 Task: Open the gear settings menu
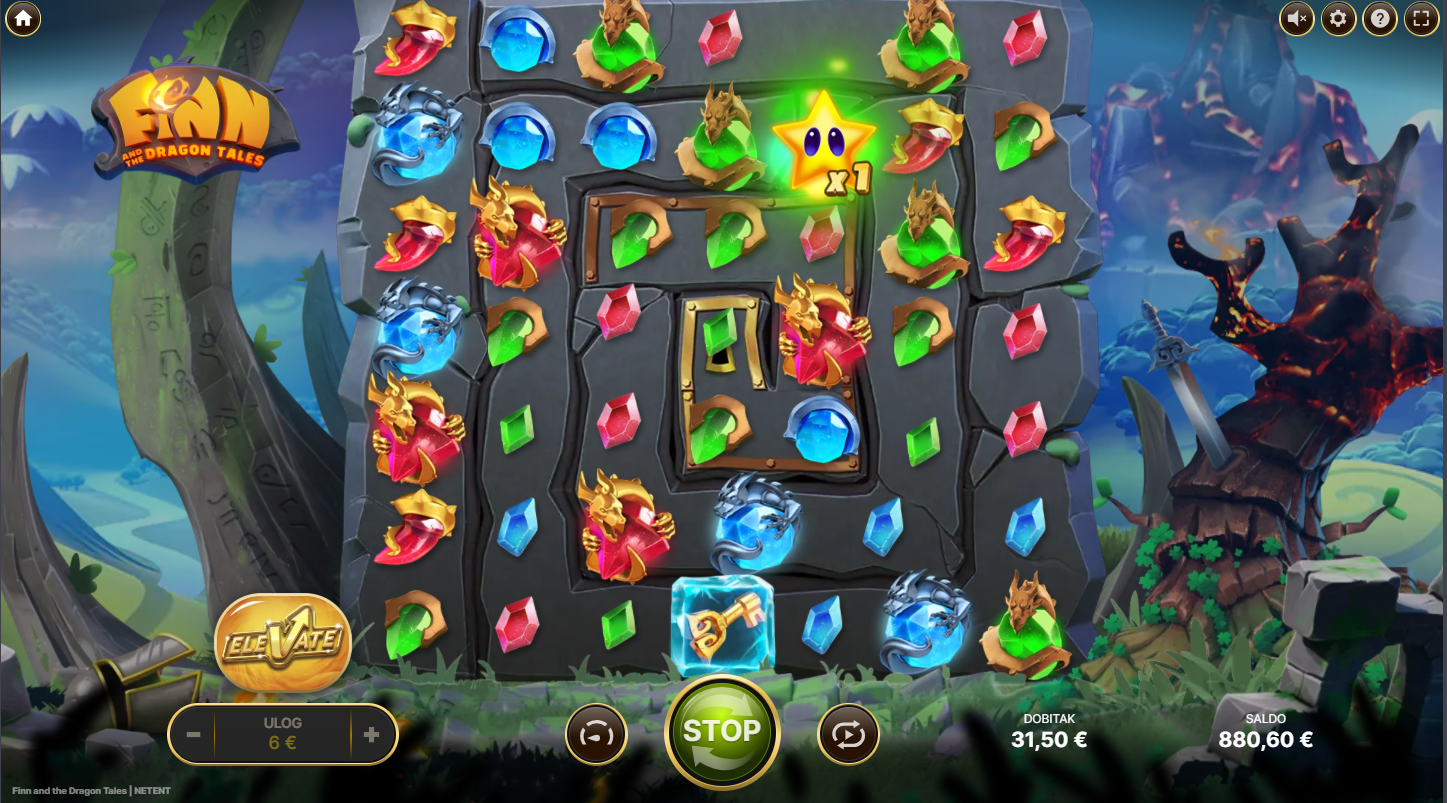pos(1338,18)
